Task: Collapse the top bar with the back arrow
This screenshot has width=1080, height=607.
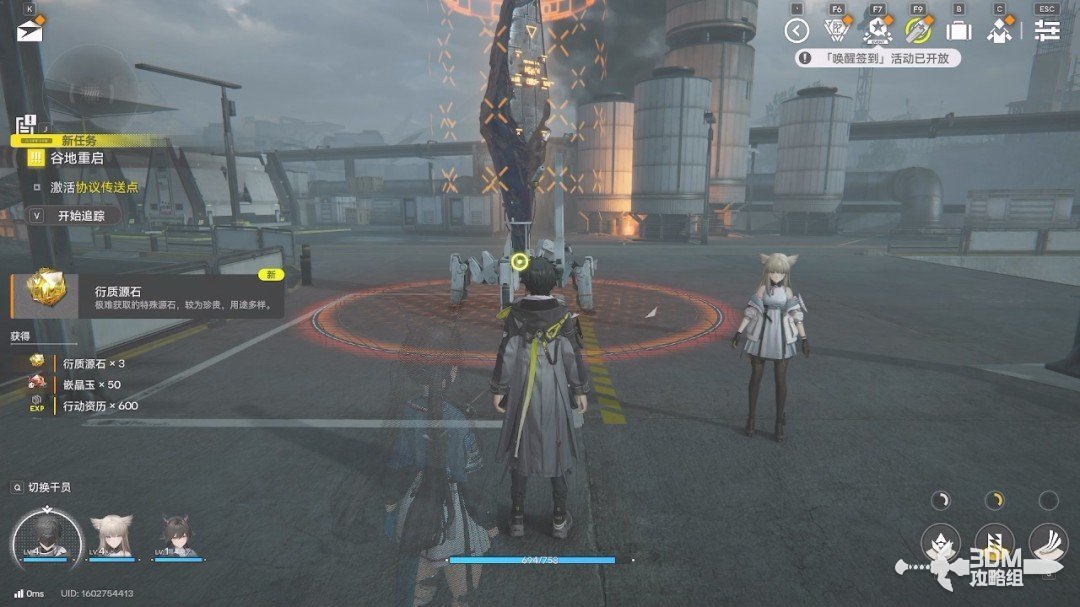Action: [796, 30]
